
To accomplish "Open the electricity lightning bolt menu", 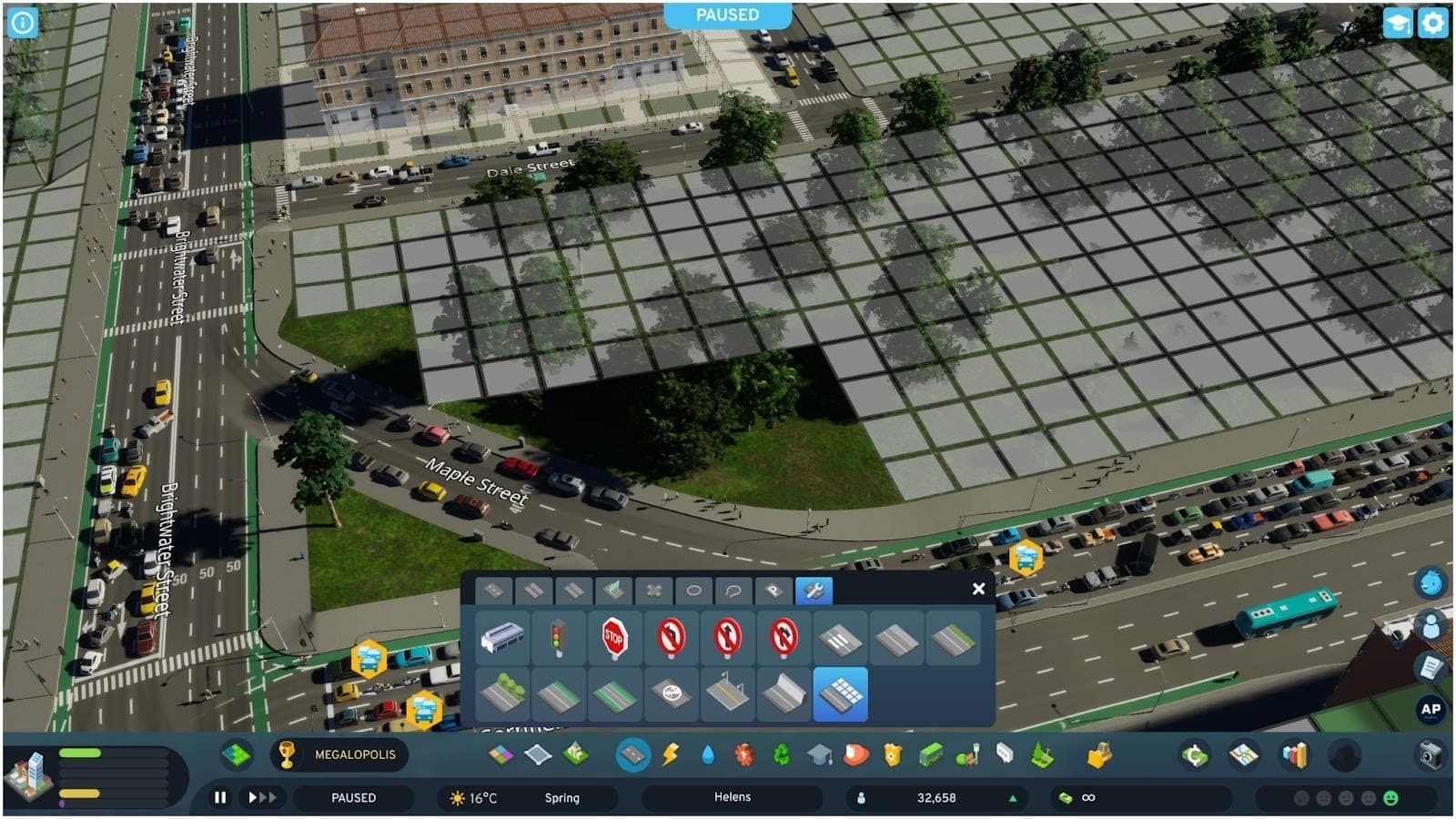I will coord(671,754).
